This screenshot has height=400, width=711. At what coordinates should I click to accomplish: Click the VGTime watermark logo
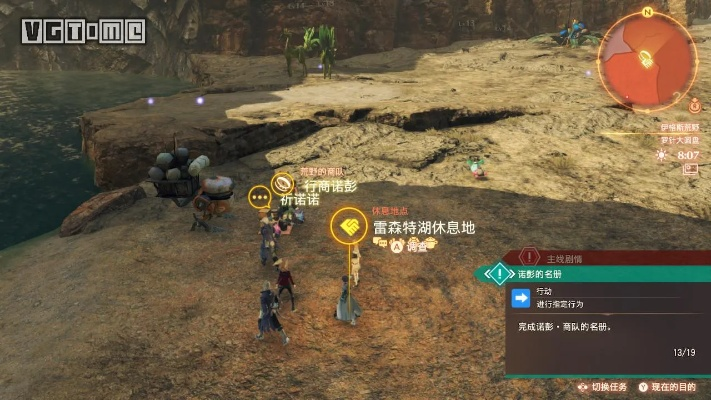83,30
